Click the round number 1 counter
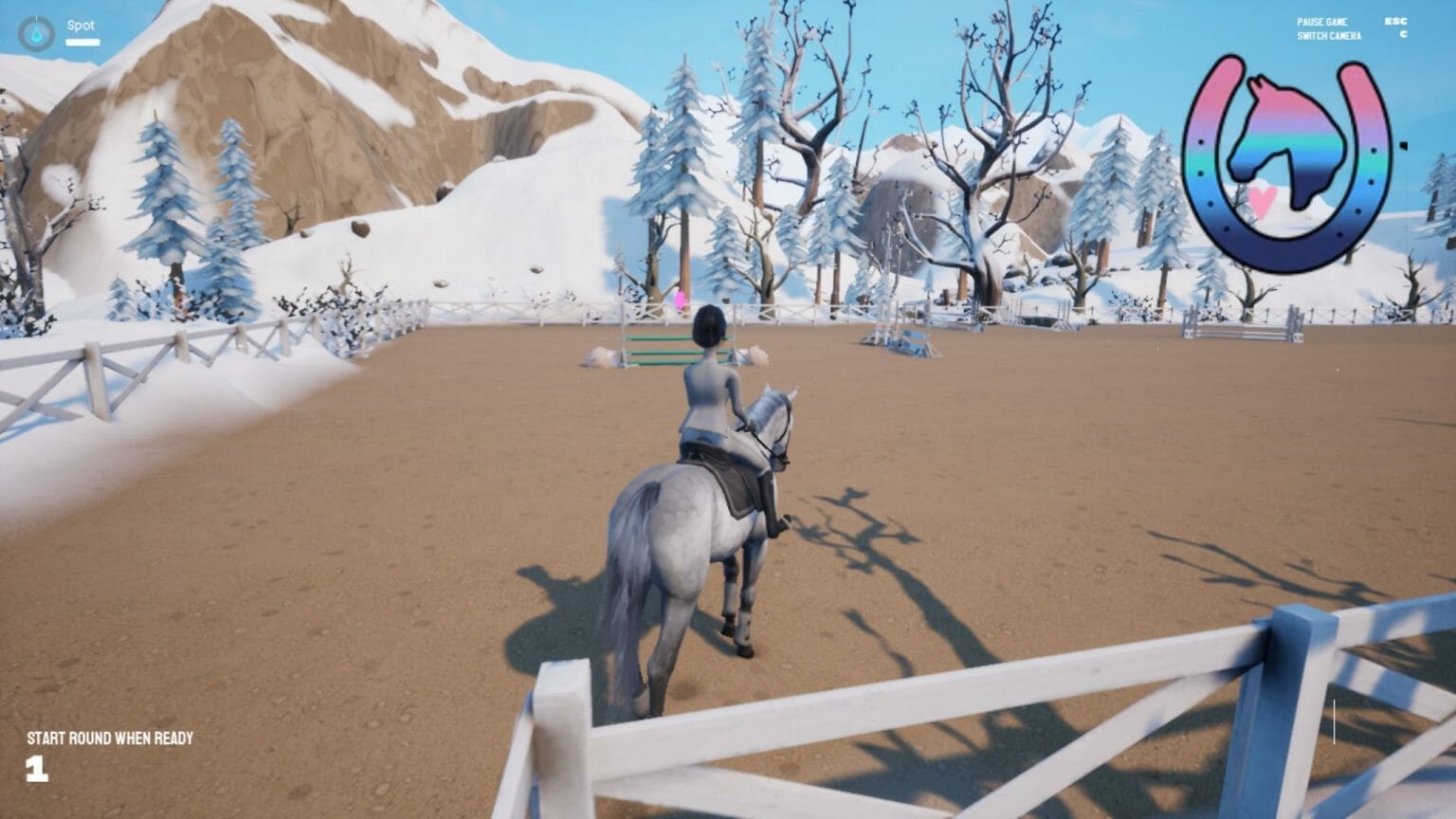Screen dimensions: 1456x819 (x=36, y=771)
